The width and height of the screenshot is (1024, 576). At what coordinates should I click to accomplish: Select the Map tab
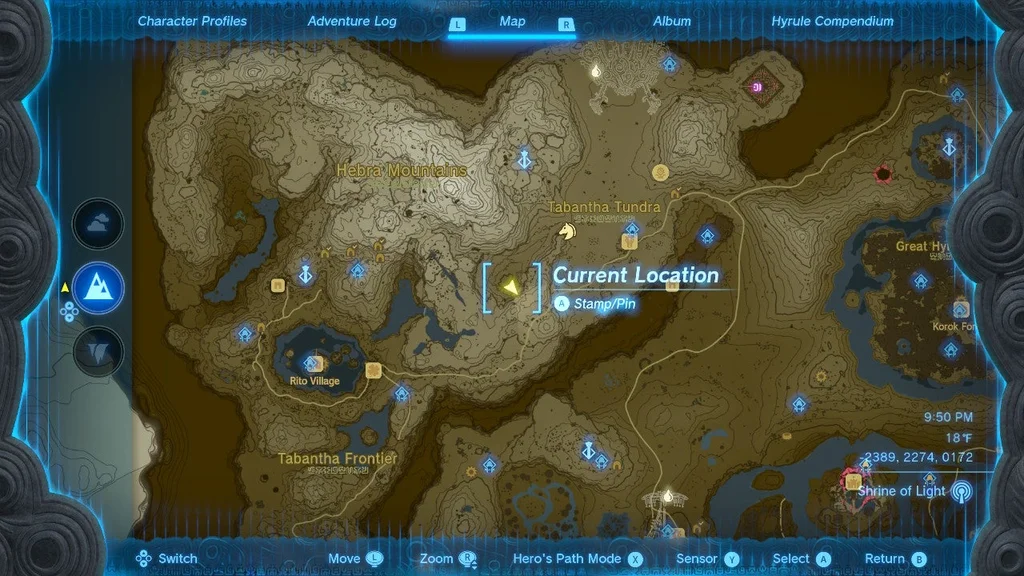[x=512, y=21]
